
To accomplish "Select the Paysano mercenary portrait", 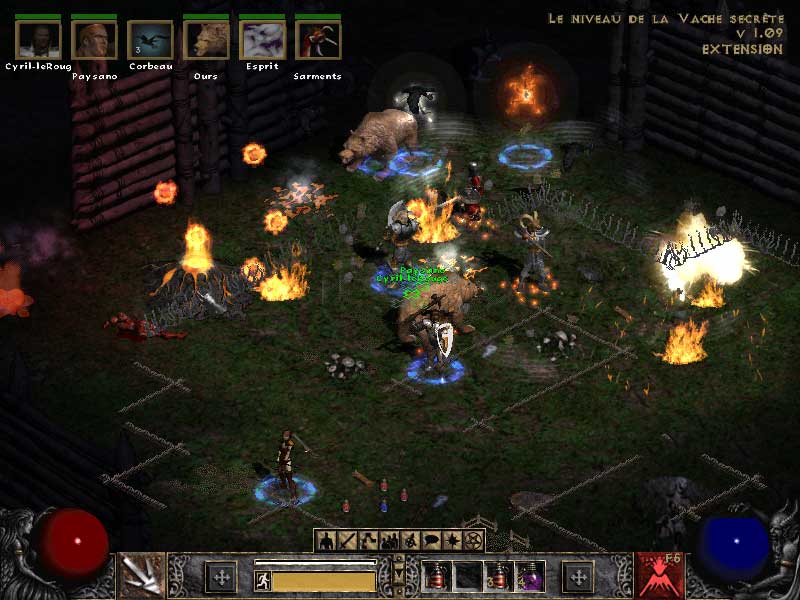I will 95,41.
